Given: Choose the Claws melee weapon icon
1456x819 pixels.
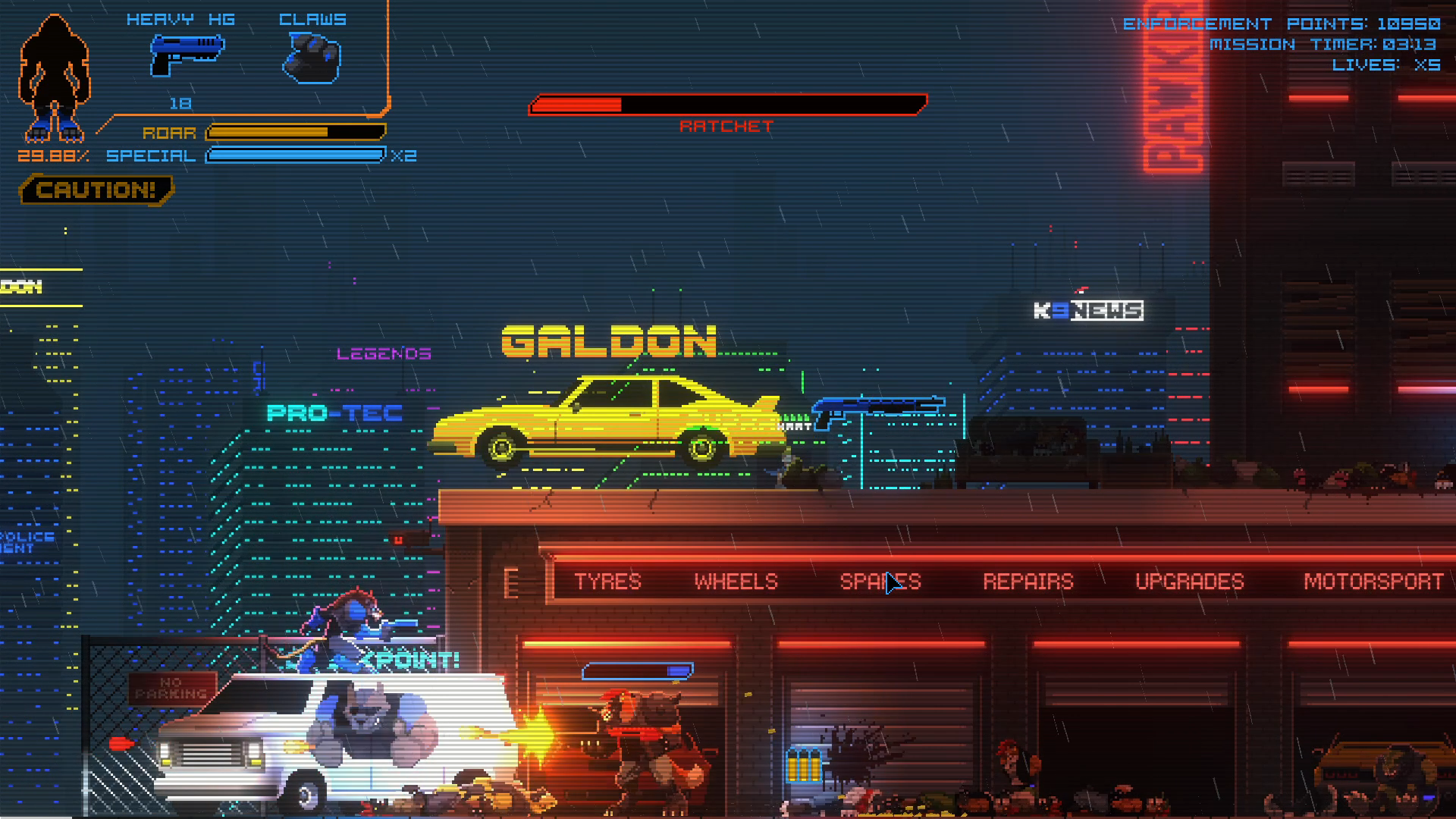Looking at the screenshot, I should pos(312,58).
